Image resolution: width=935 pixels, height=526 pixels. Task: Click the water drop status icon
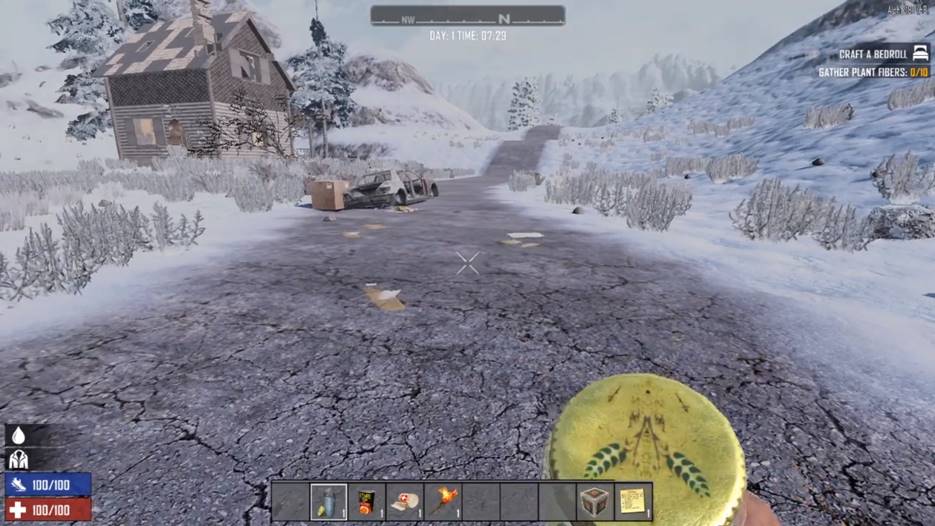17,437
